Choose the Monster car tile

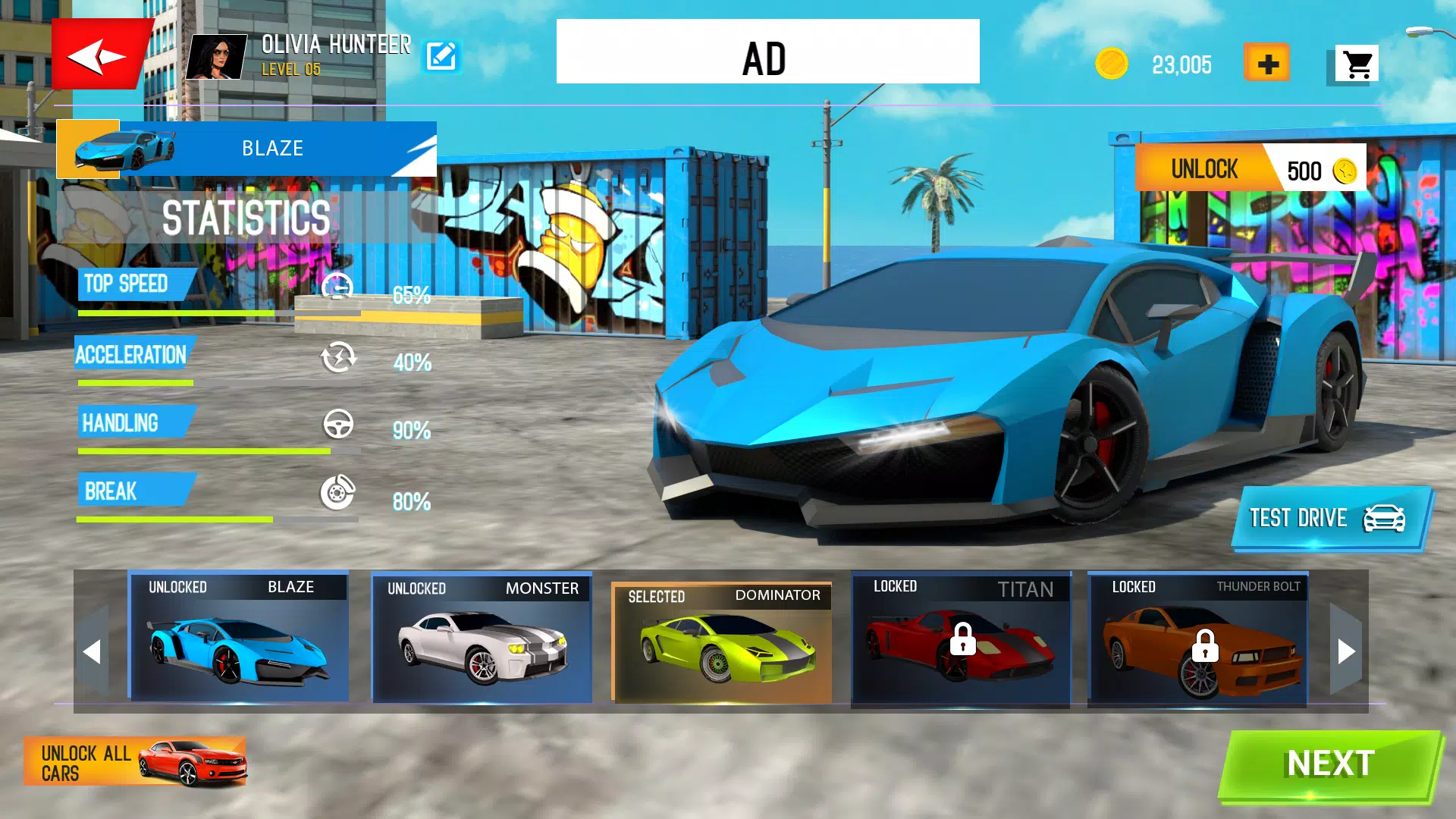click(x=482, y=637)
